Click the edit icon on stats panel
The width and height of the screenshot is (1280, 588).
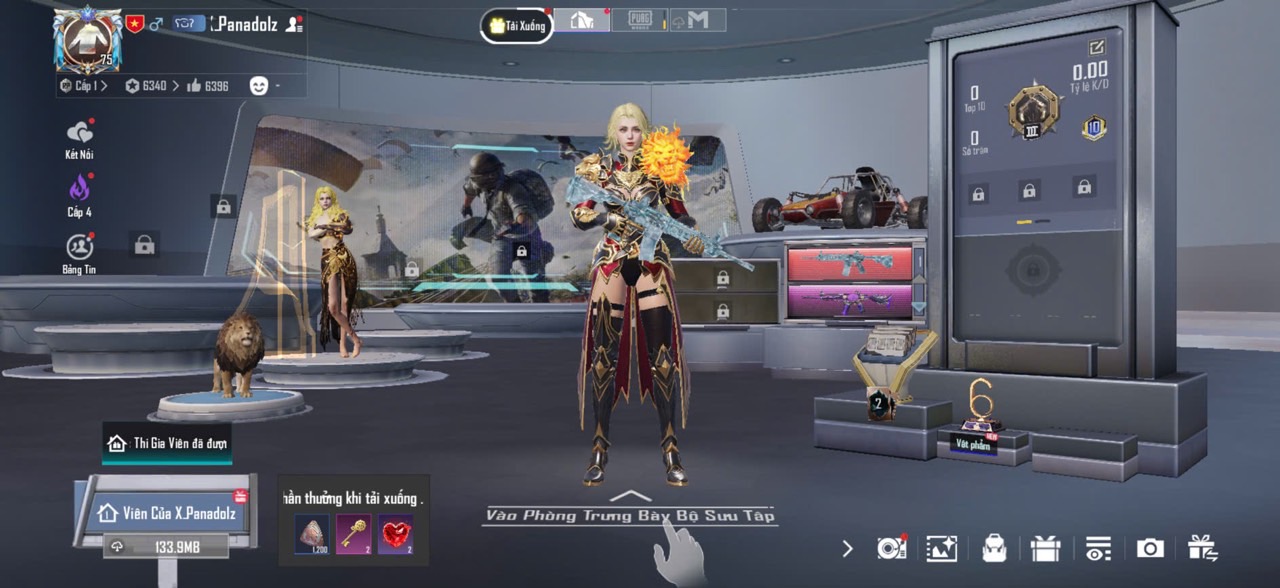coord(1096,47)
